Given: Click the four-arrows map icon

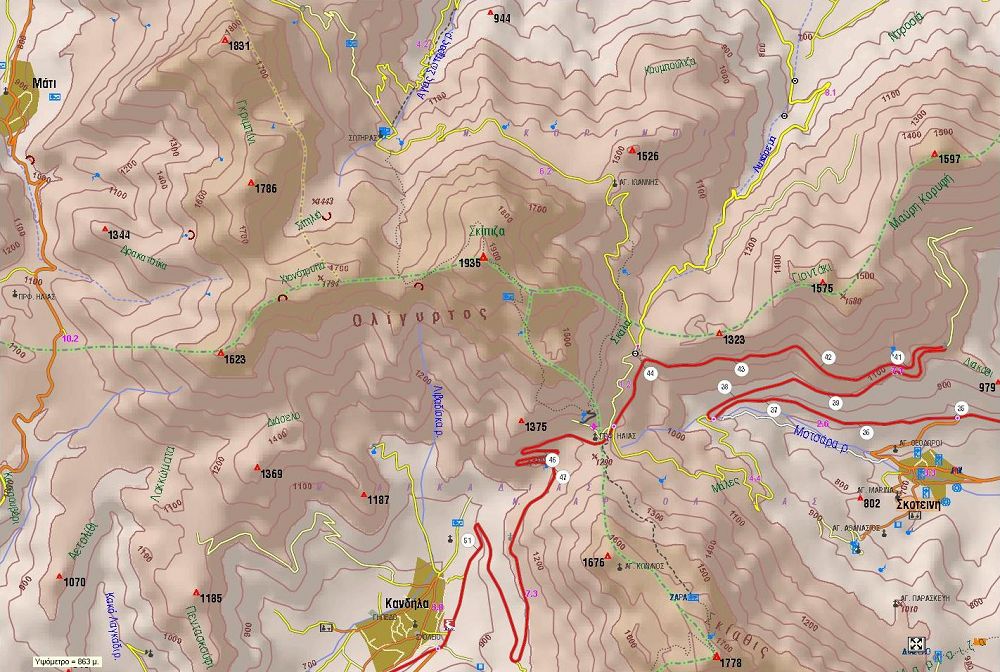Looking at the screenshot, I should 915,643.
